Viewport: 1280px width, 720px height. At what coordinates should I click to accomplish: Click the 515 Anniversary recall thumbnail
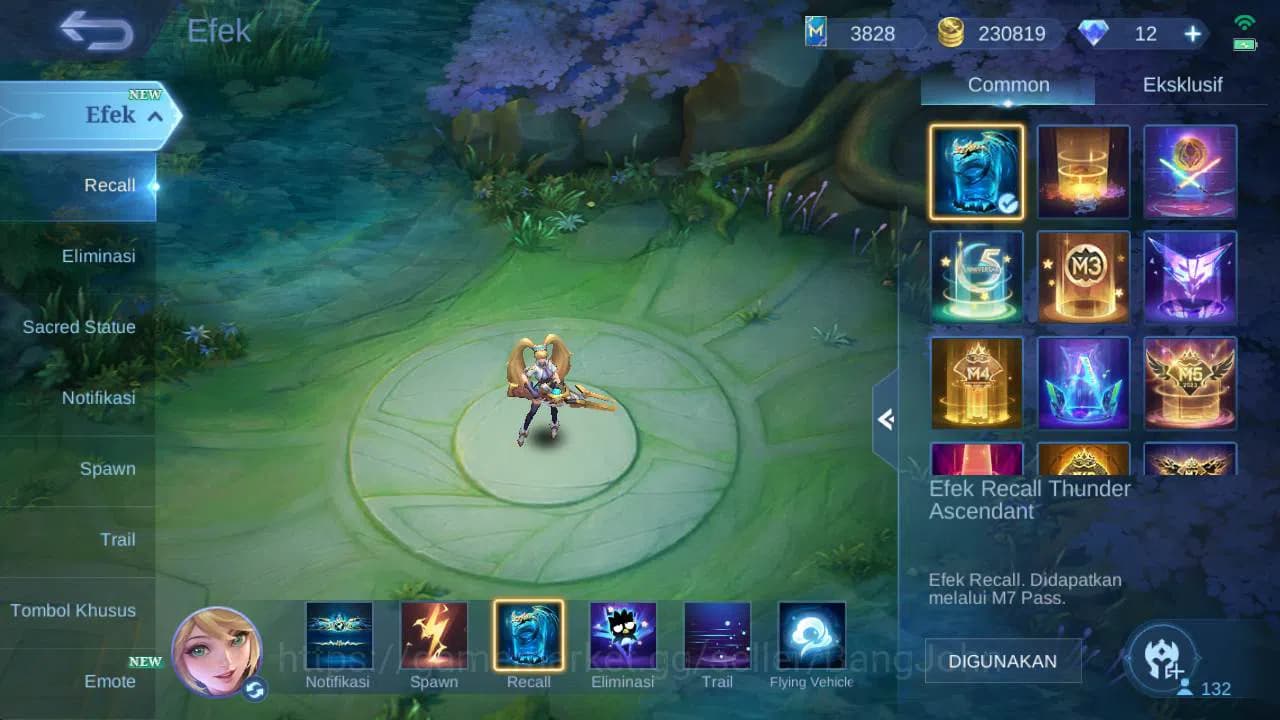976,277
